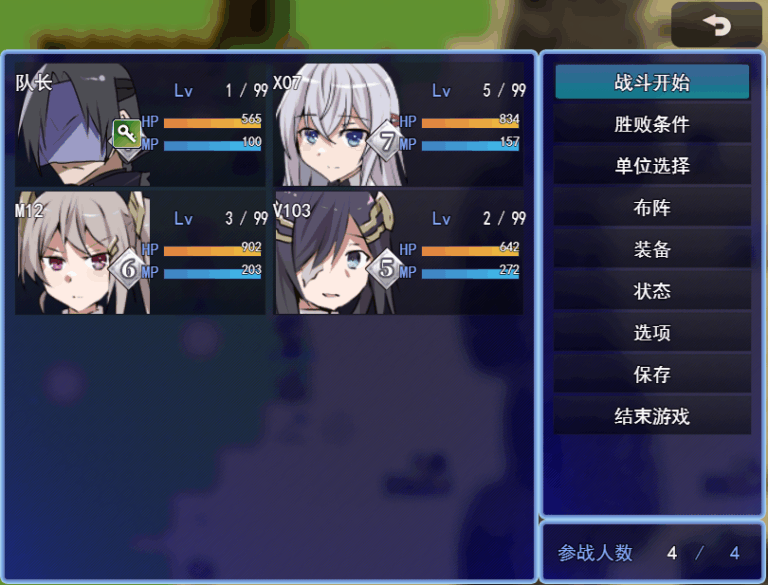
Task: Open the 选项 options menu
Action: coord(652,333)
